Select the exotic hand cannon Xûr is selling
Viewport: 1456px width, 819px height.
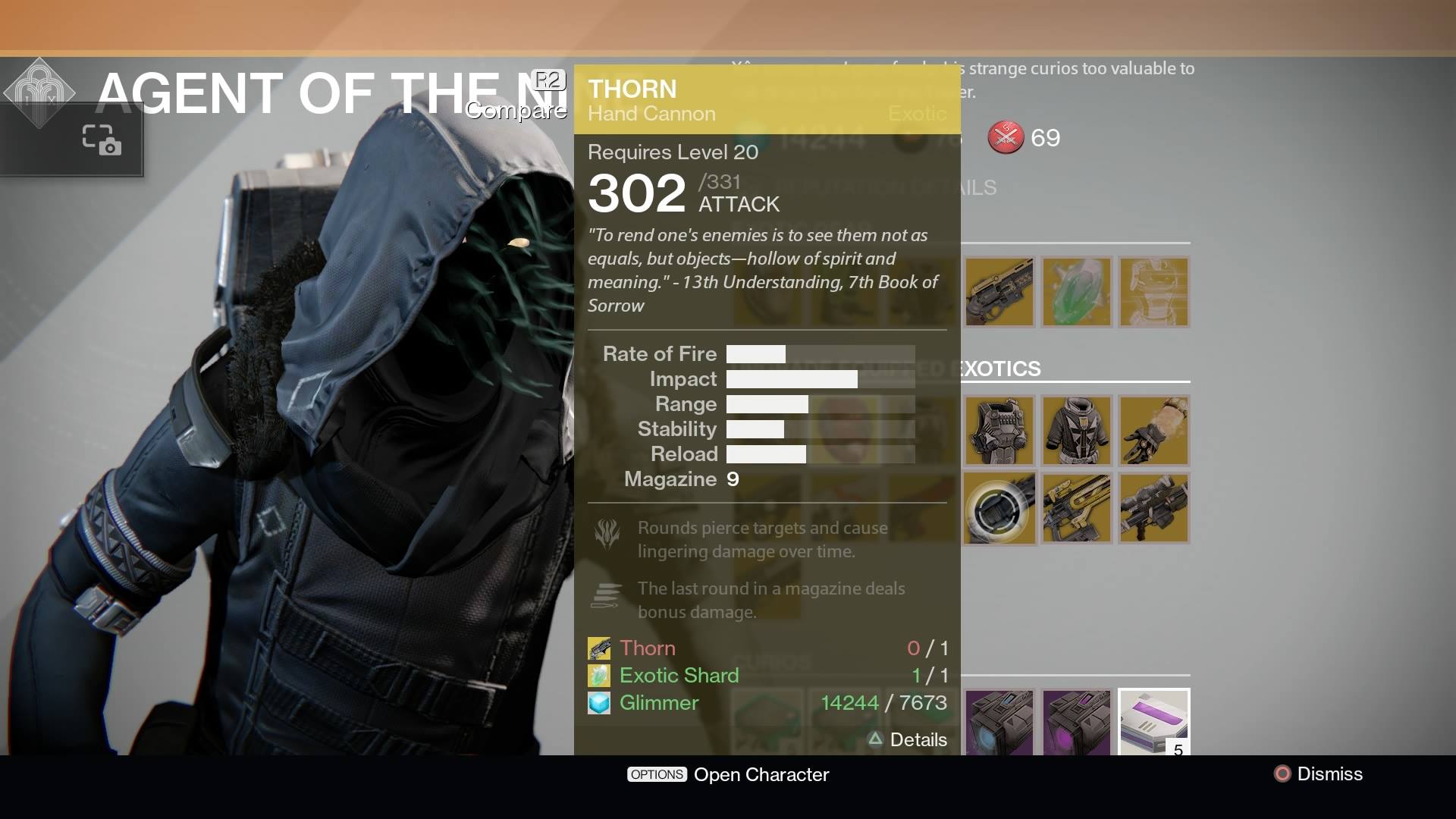click(x=999, y=292)
